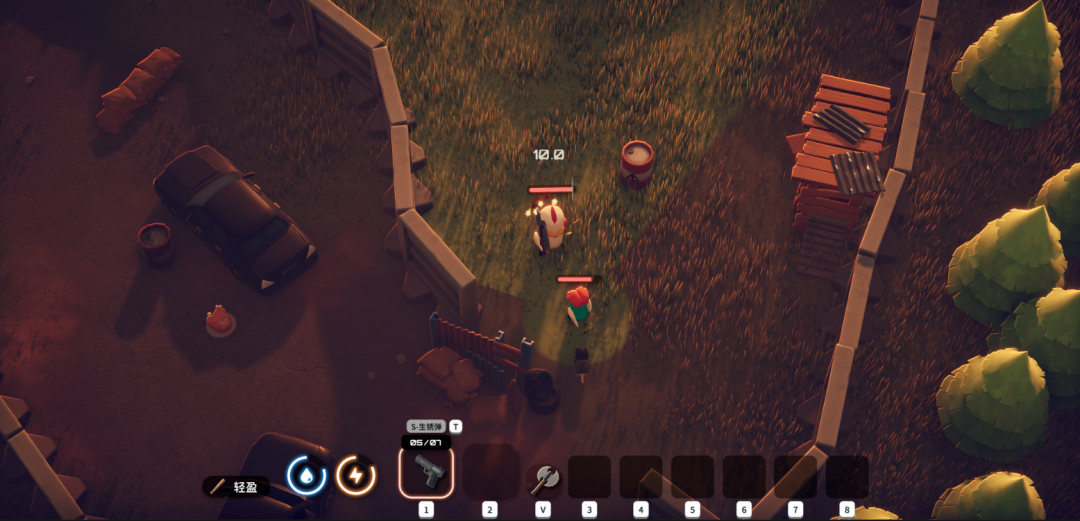Image resolution: width=1080 pixels, height=521 pixels.
Task: Click the lightning bolt energy icon
Action: 355,475
